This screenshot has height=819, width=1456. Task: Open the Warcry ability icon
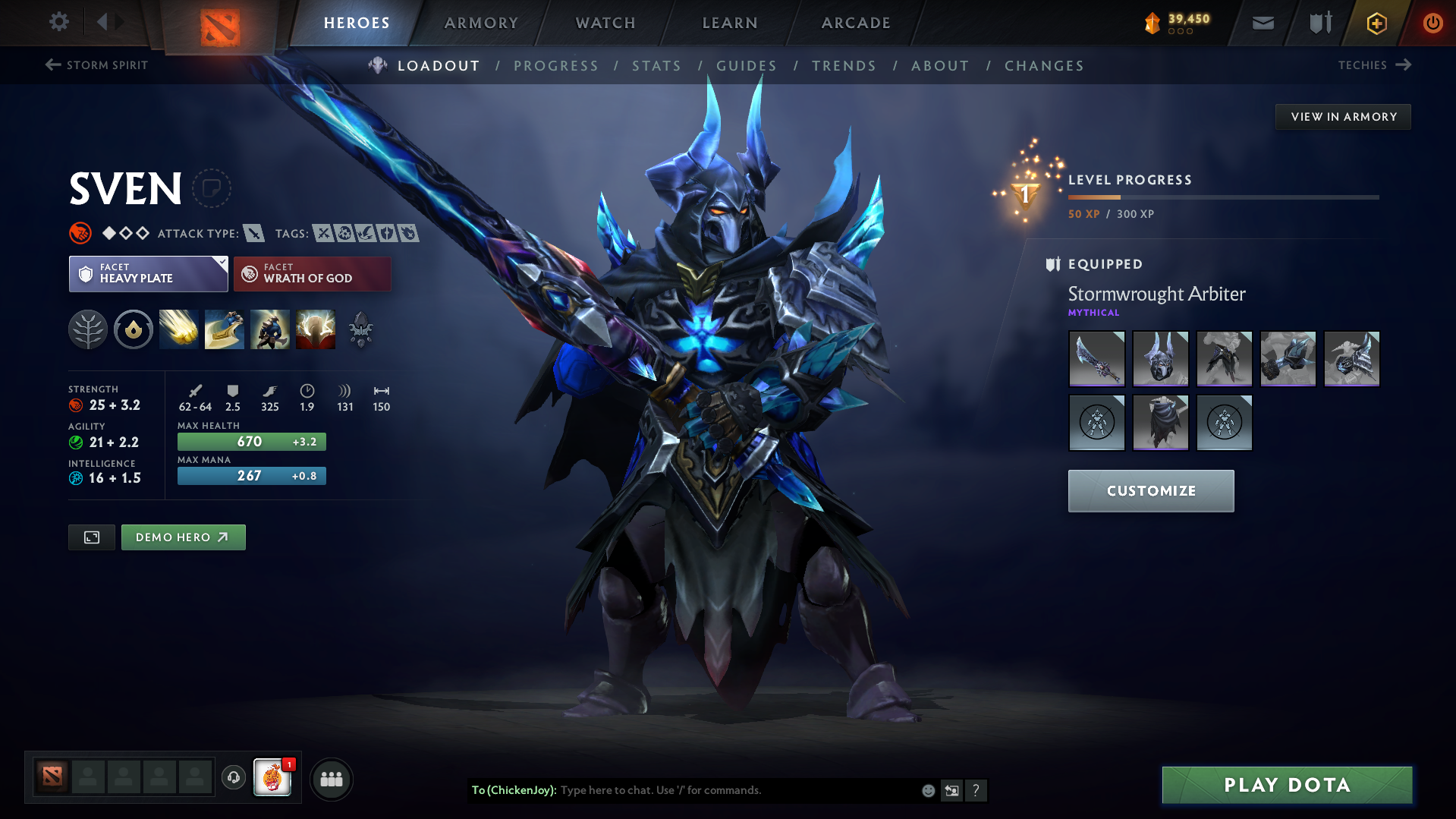coord(269,329)
